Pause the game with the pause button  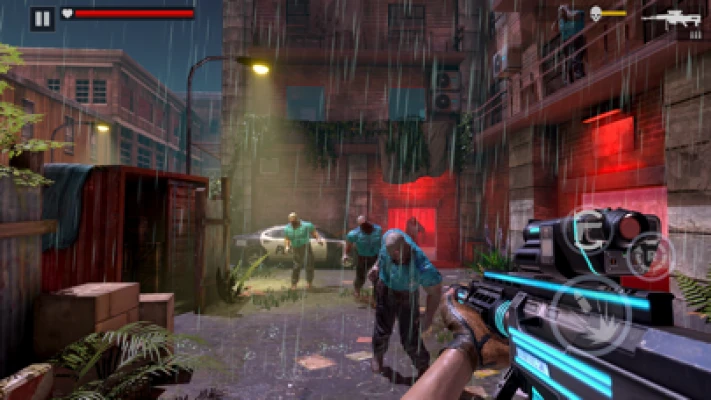42,18
